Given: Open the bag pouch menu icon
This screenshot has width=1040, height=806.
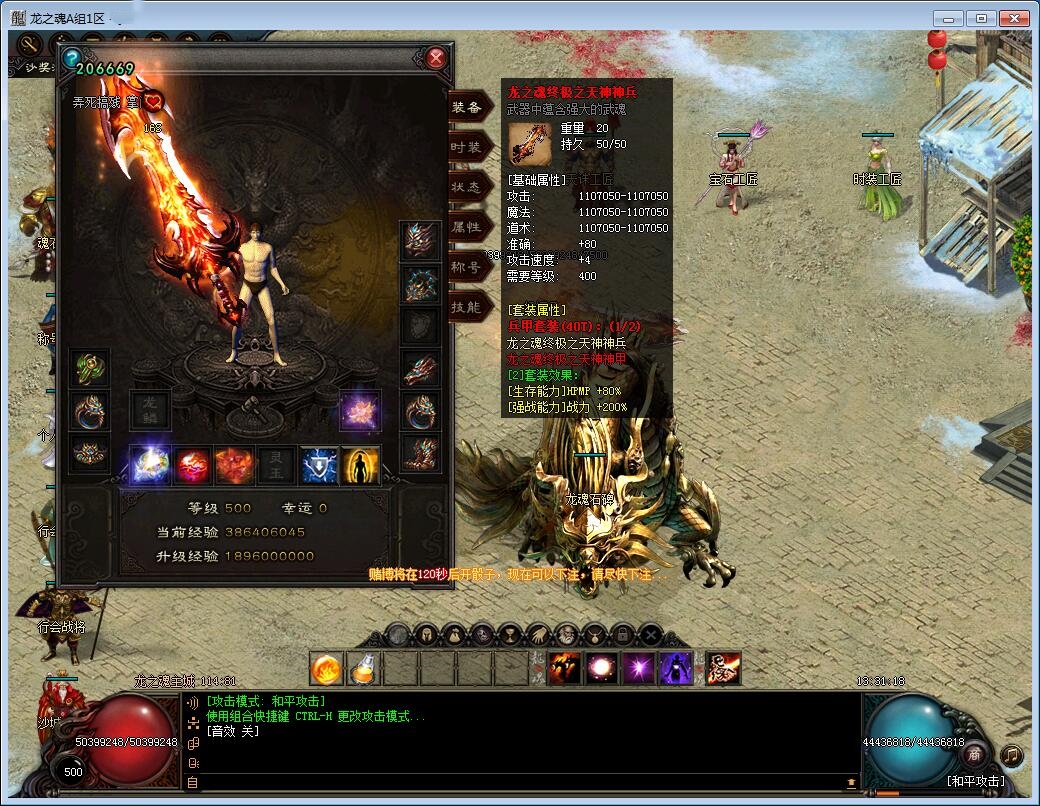Looking at the screenshot, I should 454,634.
